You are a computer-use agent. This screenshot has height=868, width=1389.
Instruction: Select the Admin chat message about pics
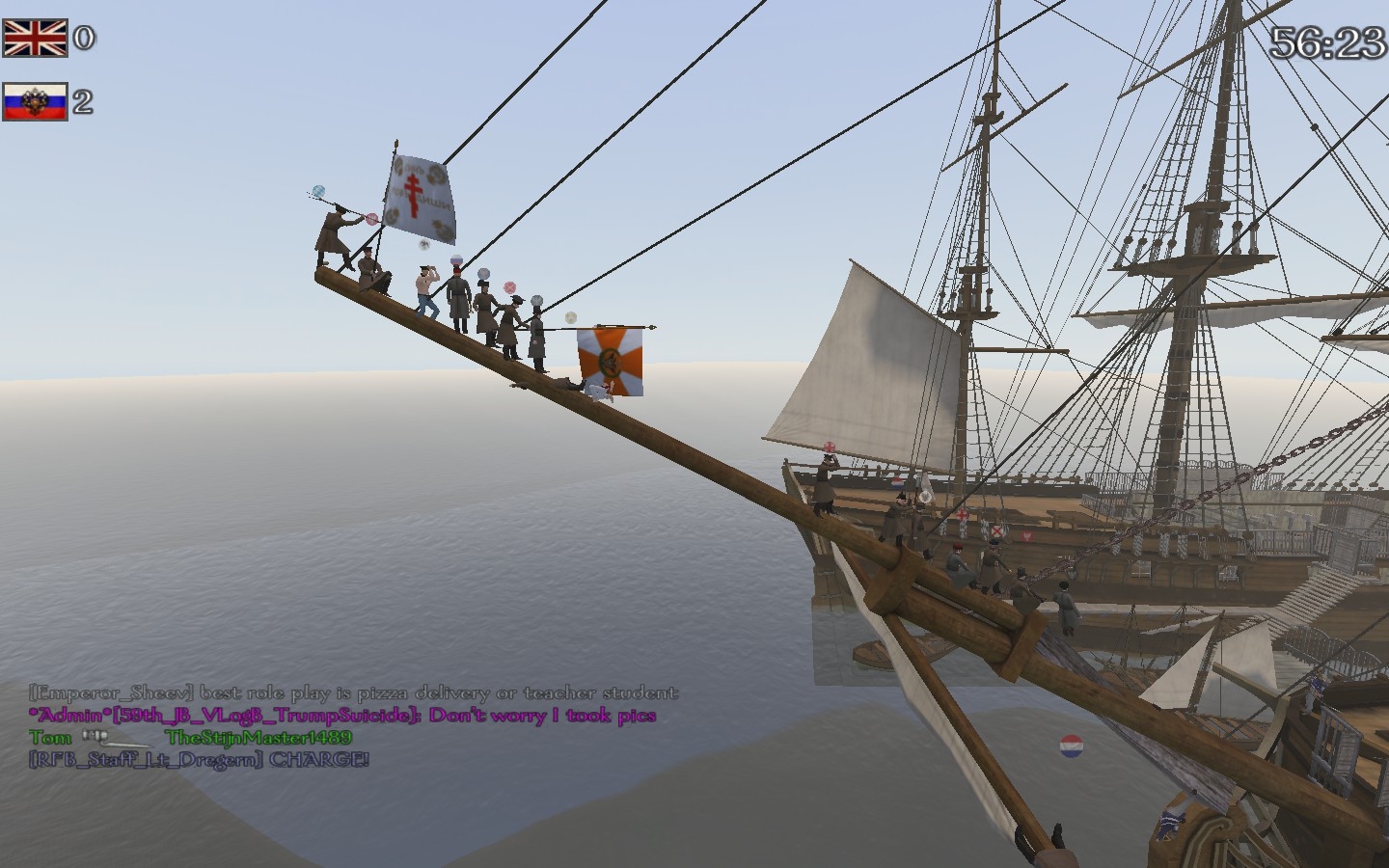pyautogui.click(x=342, y=716)
